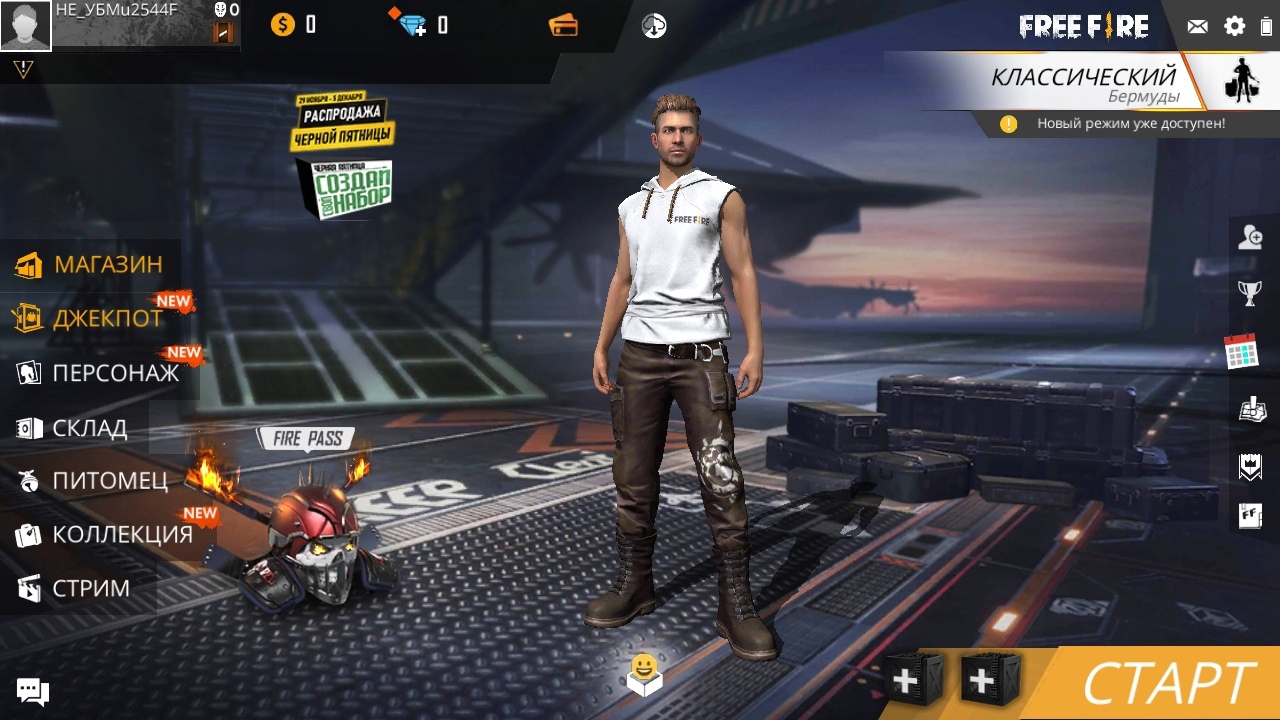Add diamonds via the diamond currency icon
Image resolution: width=1280 pixels, height=720 pixels.
click(x=412, y=25)
